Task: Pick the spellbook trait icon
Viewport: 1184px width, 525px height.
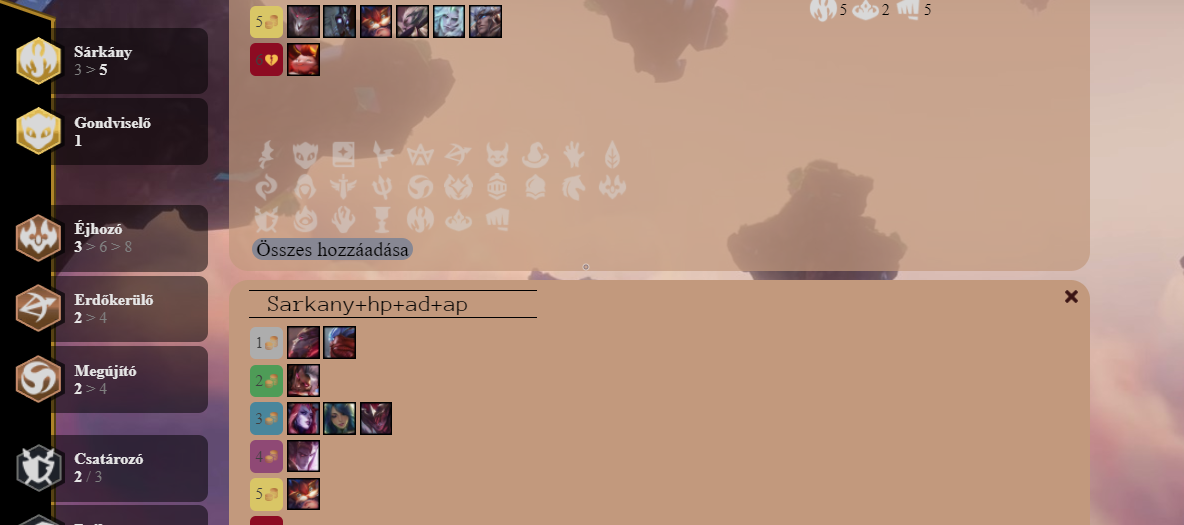Action: [343, 155]
